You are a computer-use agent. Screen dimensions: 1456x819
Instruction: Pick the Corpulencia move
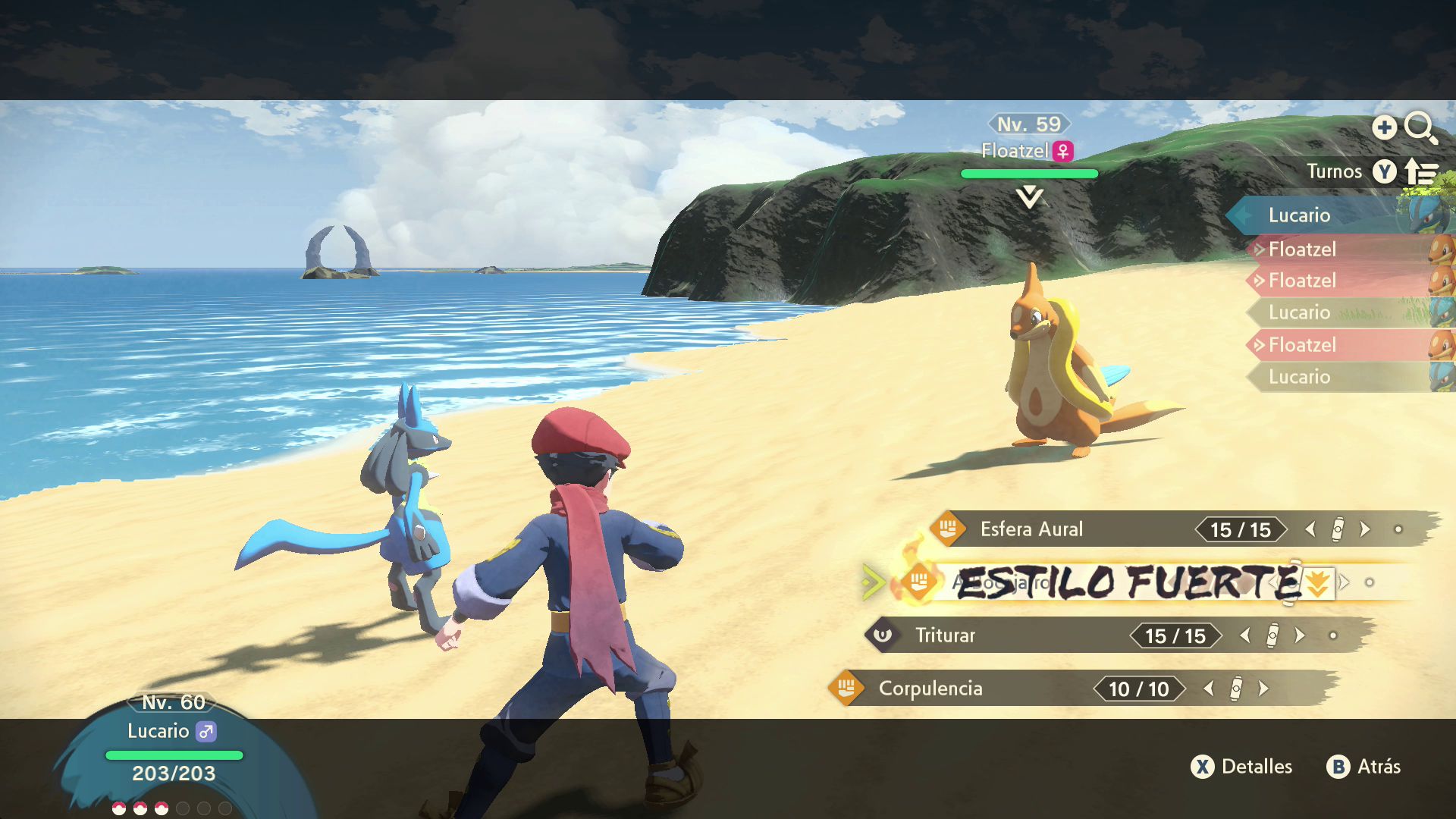930,689
